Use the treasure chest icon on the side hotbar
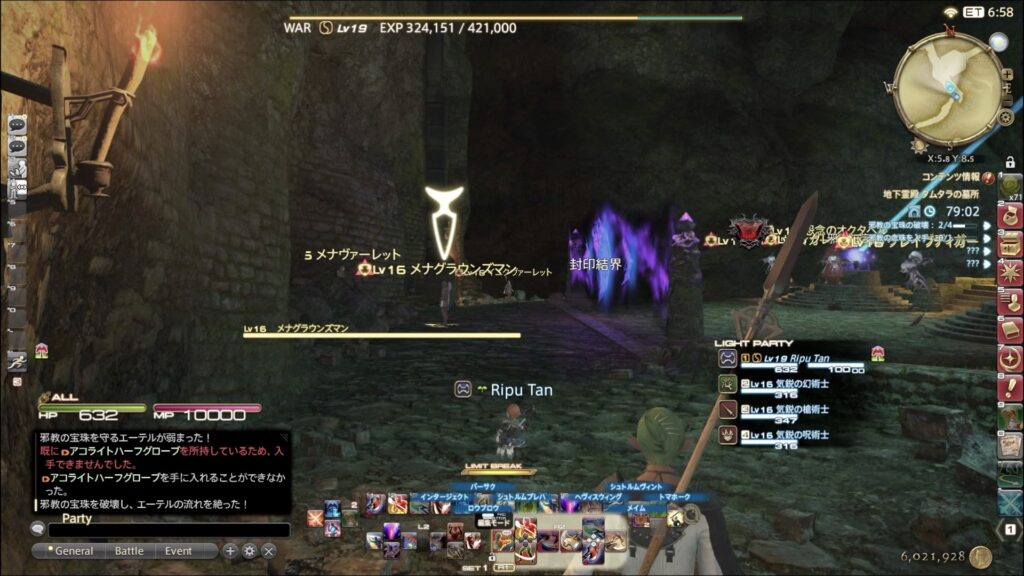 click(x=1010, y=243)
